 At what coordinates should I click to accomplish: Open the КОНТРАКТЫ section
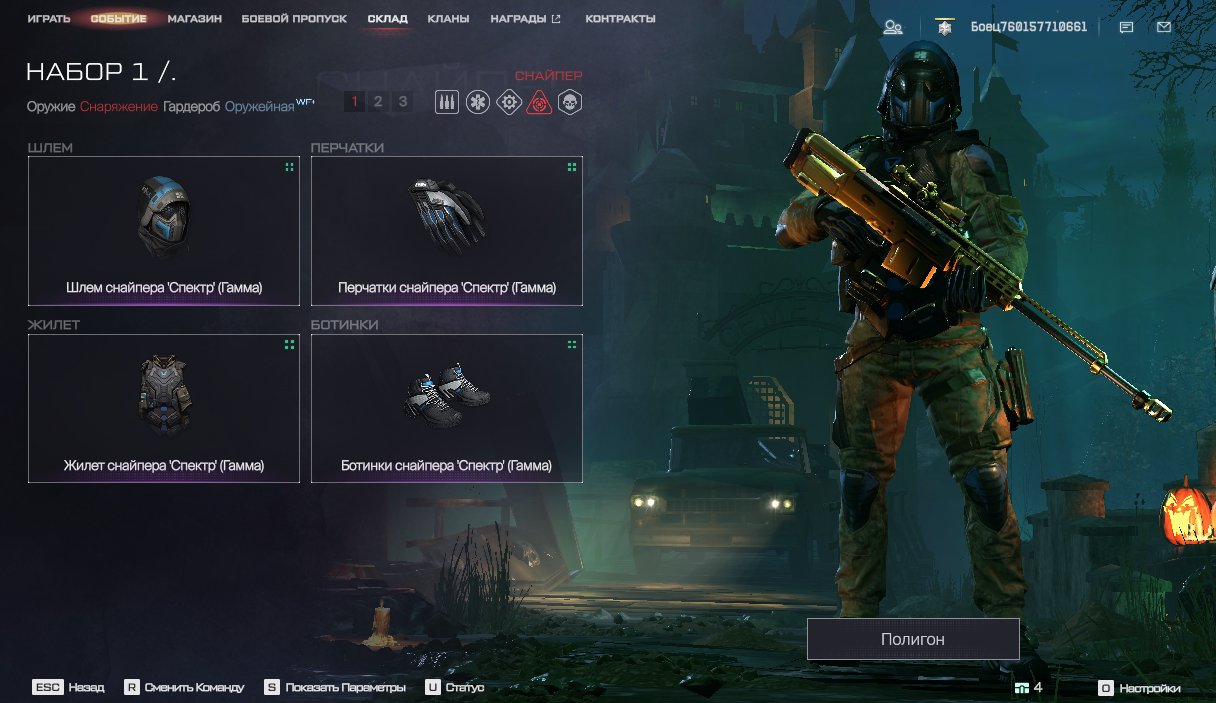620,19
